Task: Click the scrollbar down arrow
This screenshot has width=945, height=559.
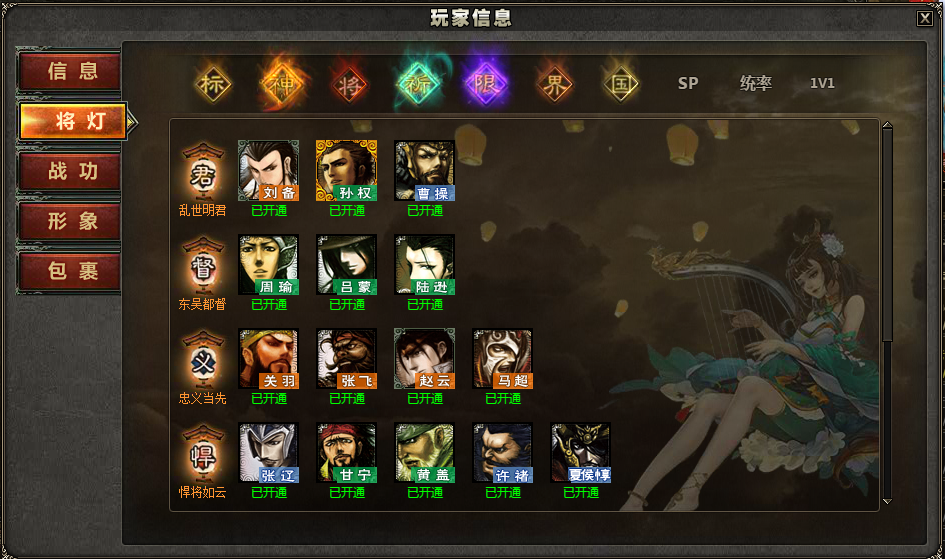Action: (886, 500)
